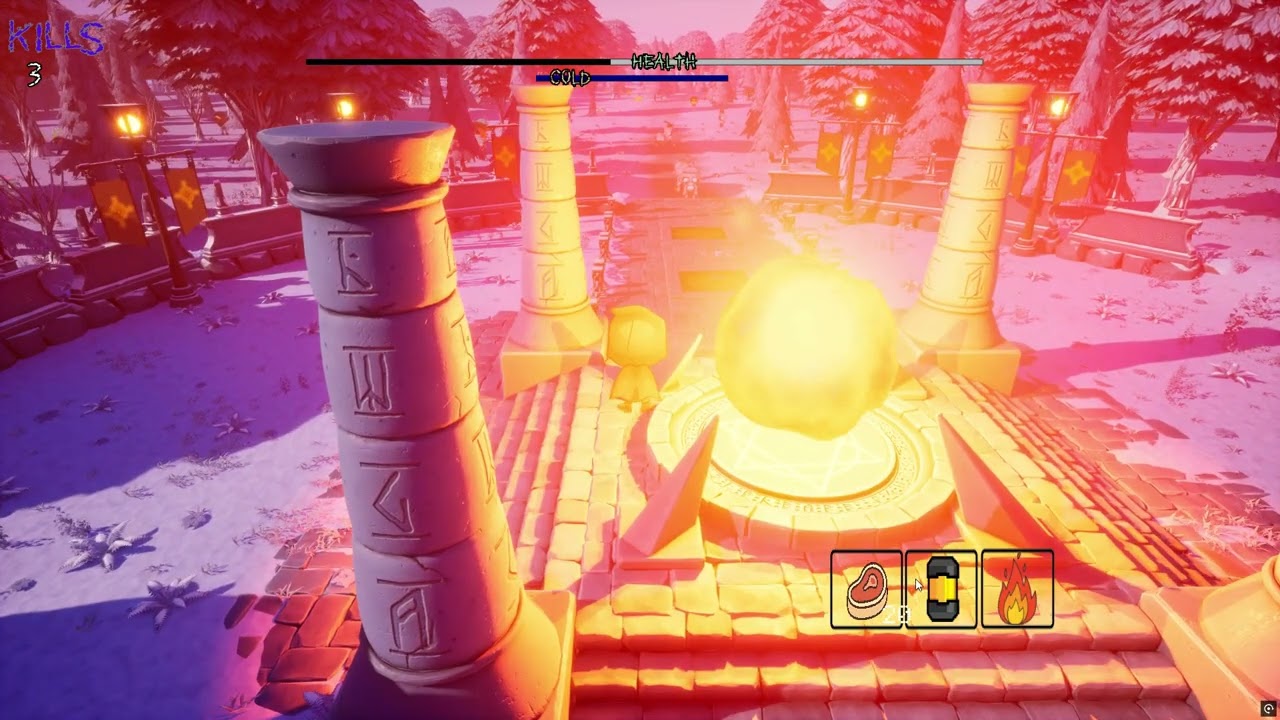Click the small corner overlay icon
Image resolution: width=1280 pixels, height=720 pixels.
pos(1269,708)
